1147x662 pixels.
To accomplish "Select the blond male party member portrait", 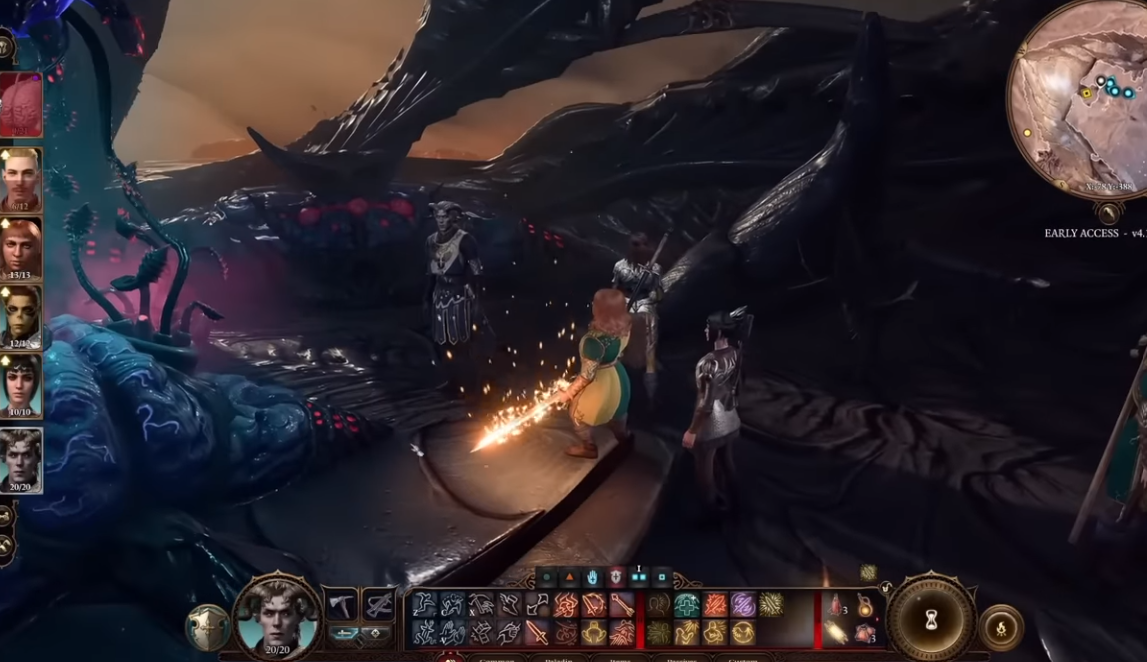I will [21, 178].
